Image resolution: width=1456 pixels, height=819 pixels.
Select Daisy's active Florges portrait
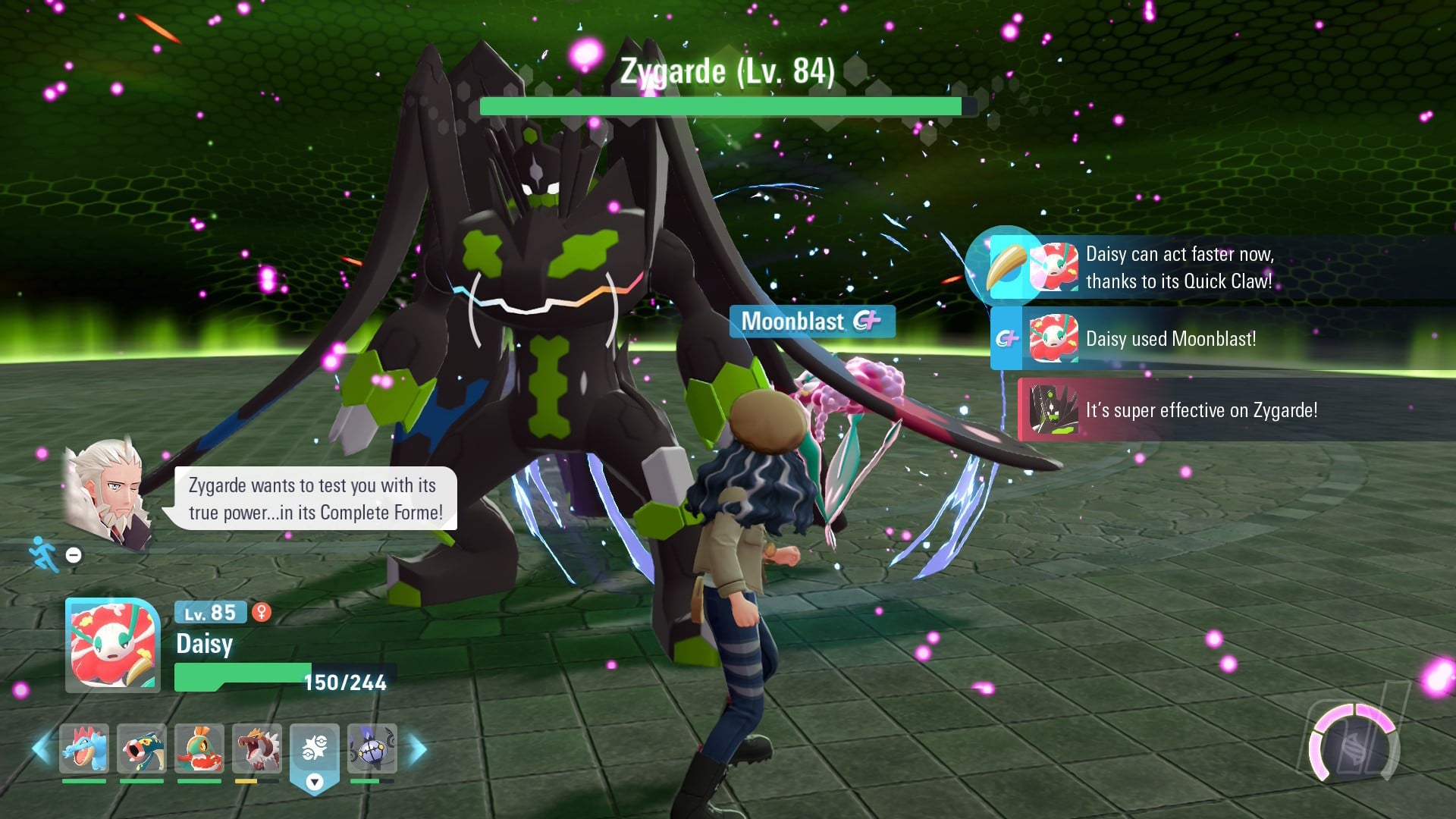113,645
